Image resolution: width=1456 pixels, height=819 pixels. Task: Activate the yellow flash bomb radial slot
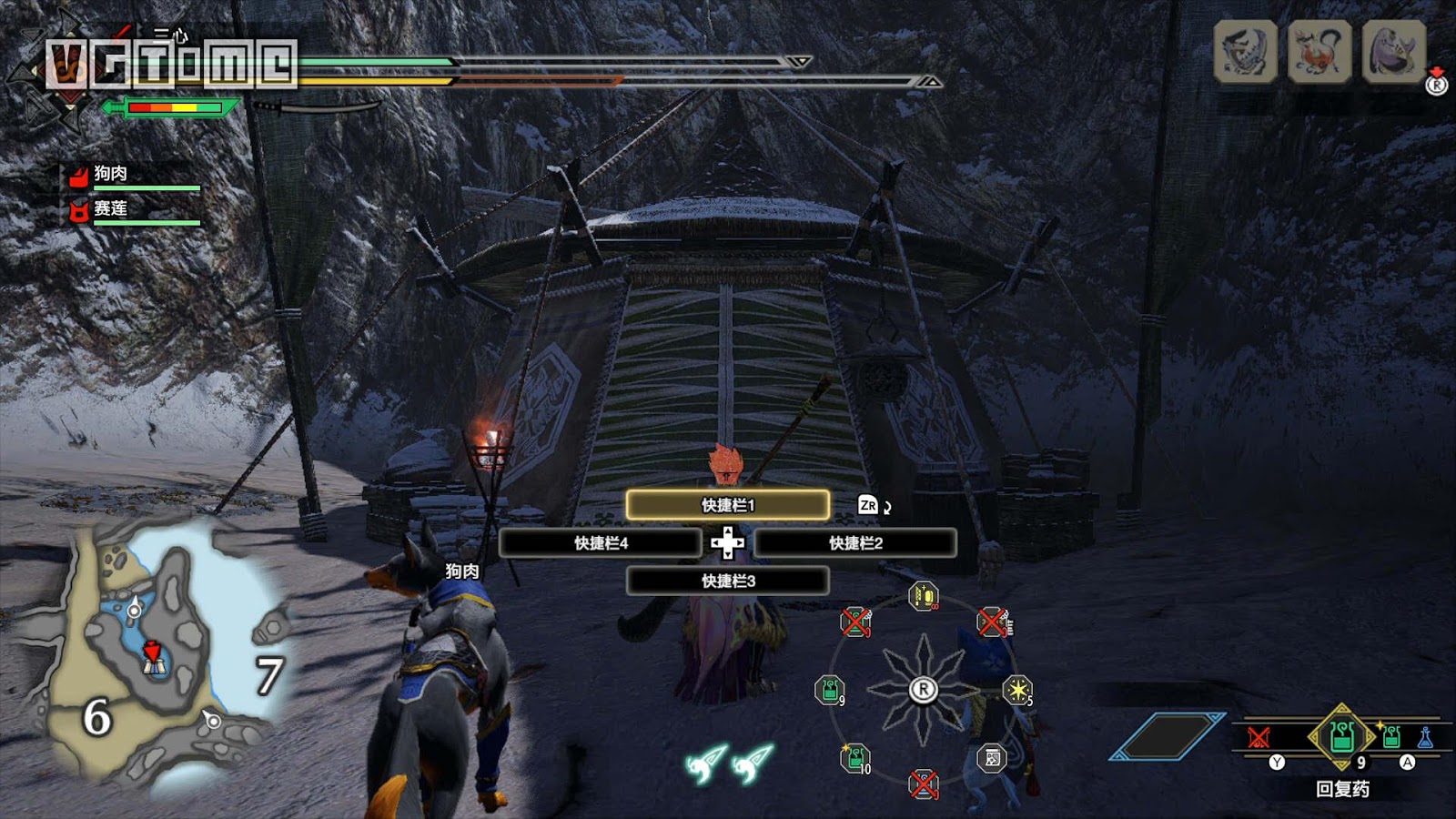click(x=1016, y=690)
